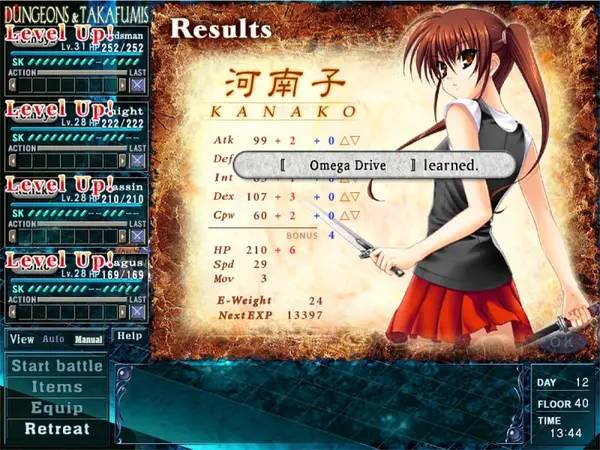Viewport: 600px width, 450px height.
Task: Add a bonus point to Cpw
Action: [346, 215]
